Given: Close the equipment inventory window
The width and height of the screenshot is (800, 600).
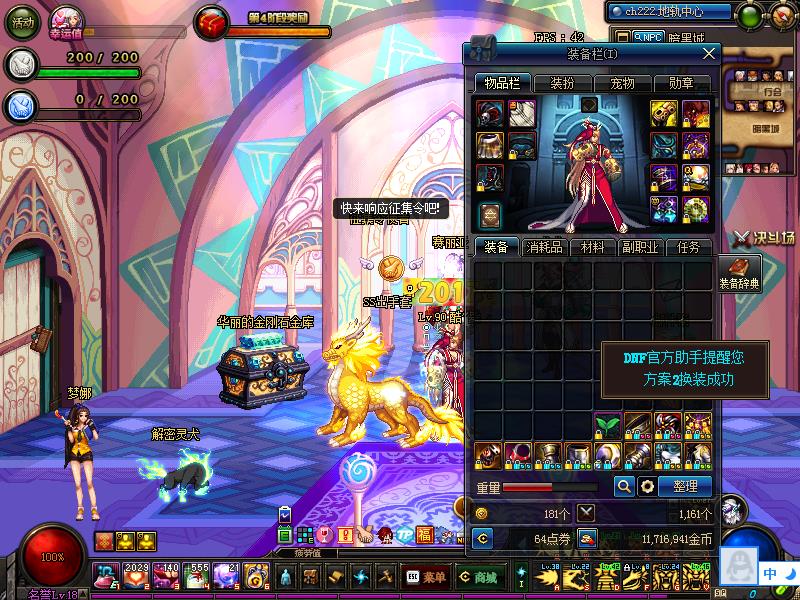Looking at the screenshot, I should [709, 53].
